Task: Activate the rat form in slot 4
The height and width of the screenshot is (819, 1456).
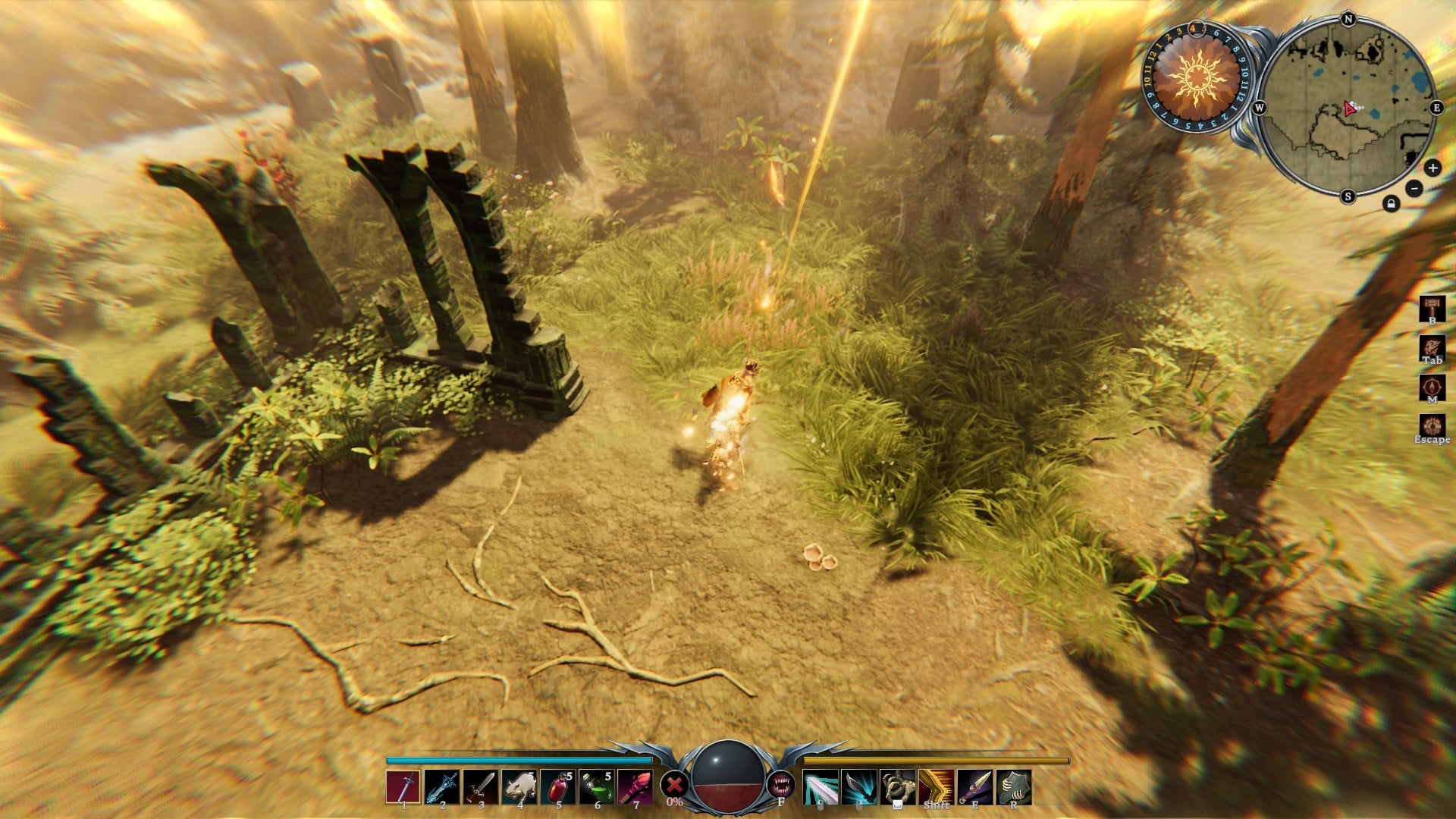Action: (521, 787)
